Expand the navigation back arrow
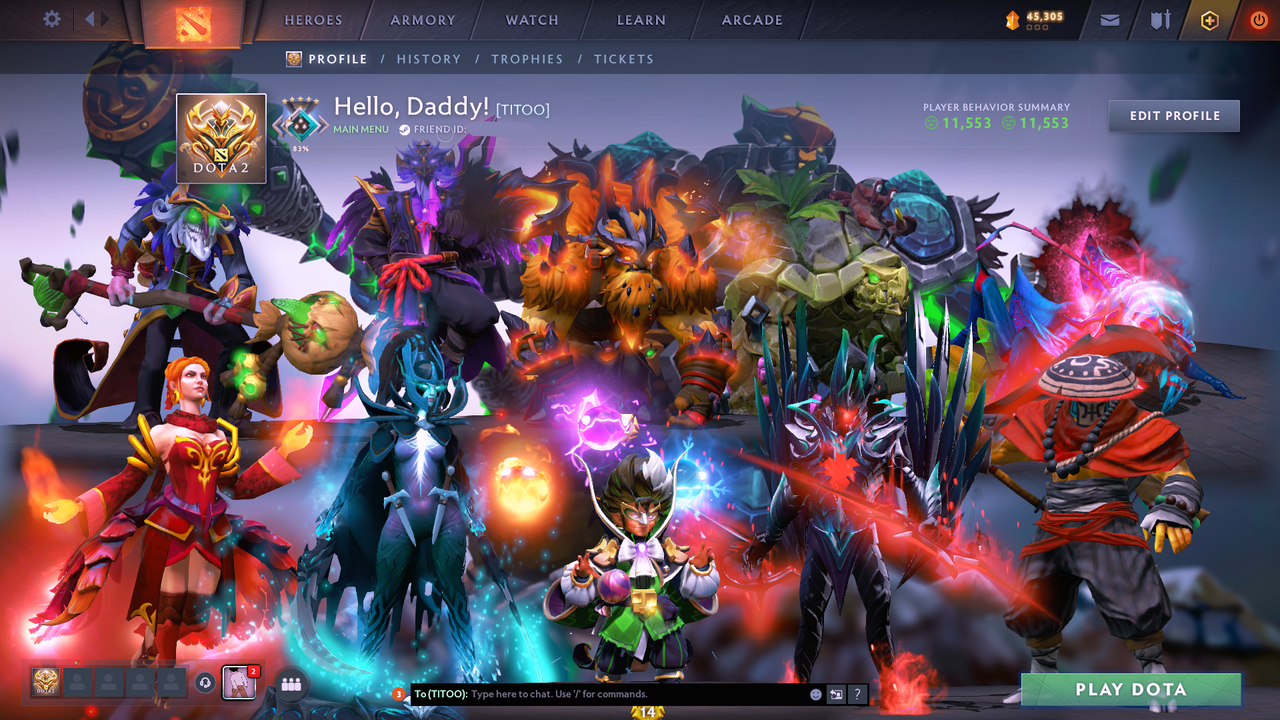Screen dimensions: 1280x720 pyautogui.click(x=88, y=18)
